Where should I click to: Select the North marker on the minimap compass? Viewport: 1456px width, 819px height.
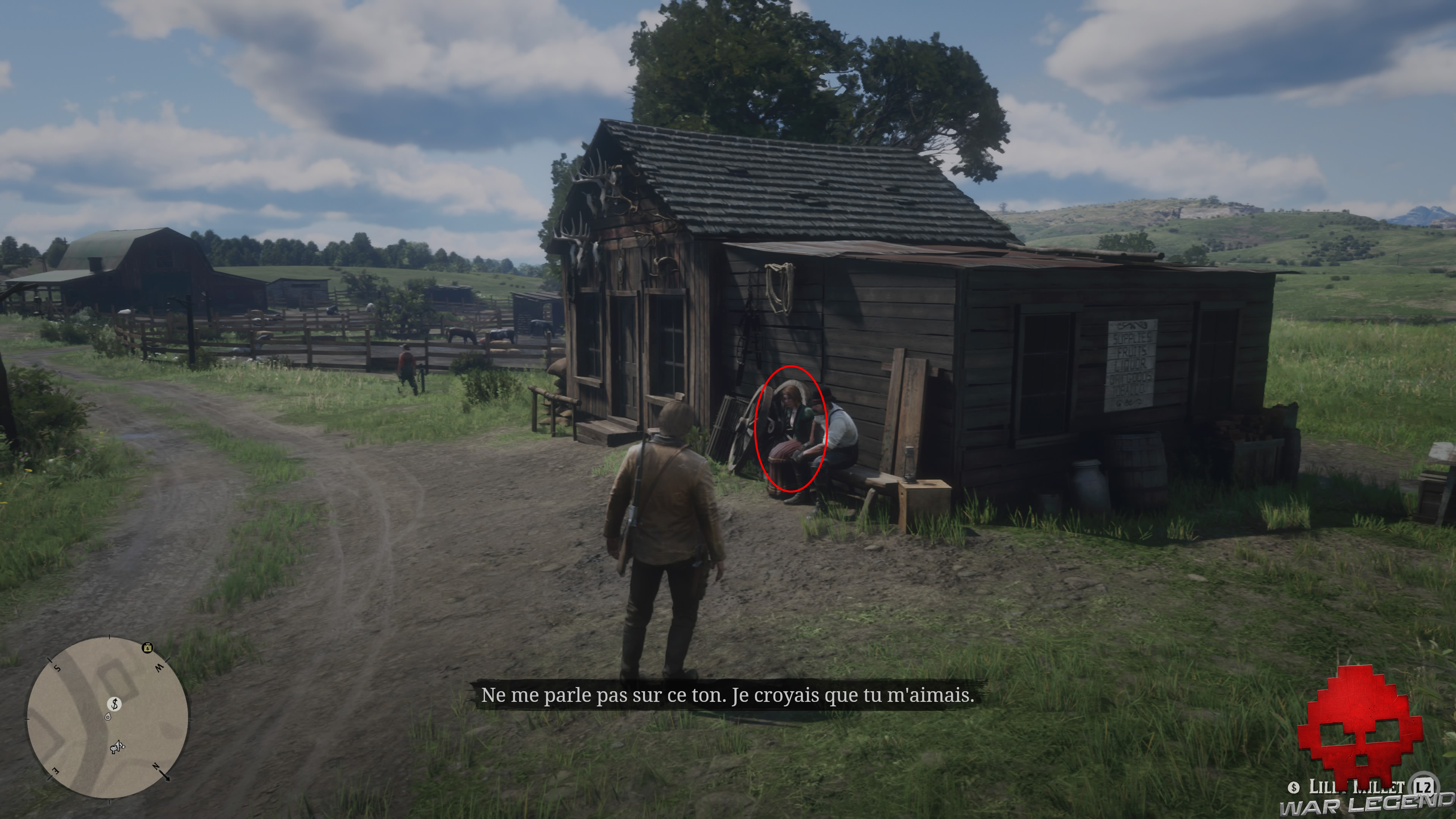point(157,767)
